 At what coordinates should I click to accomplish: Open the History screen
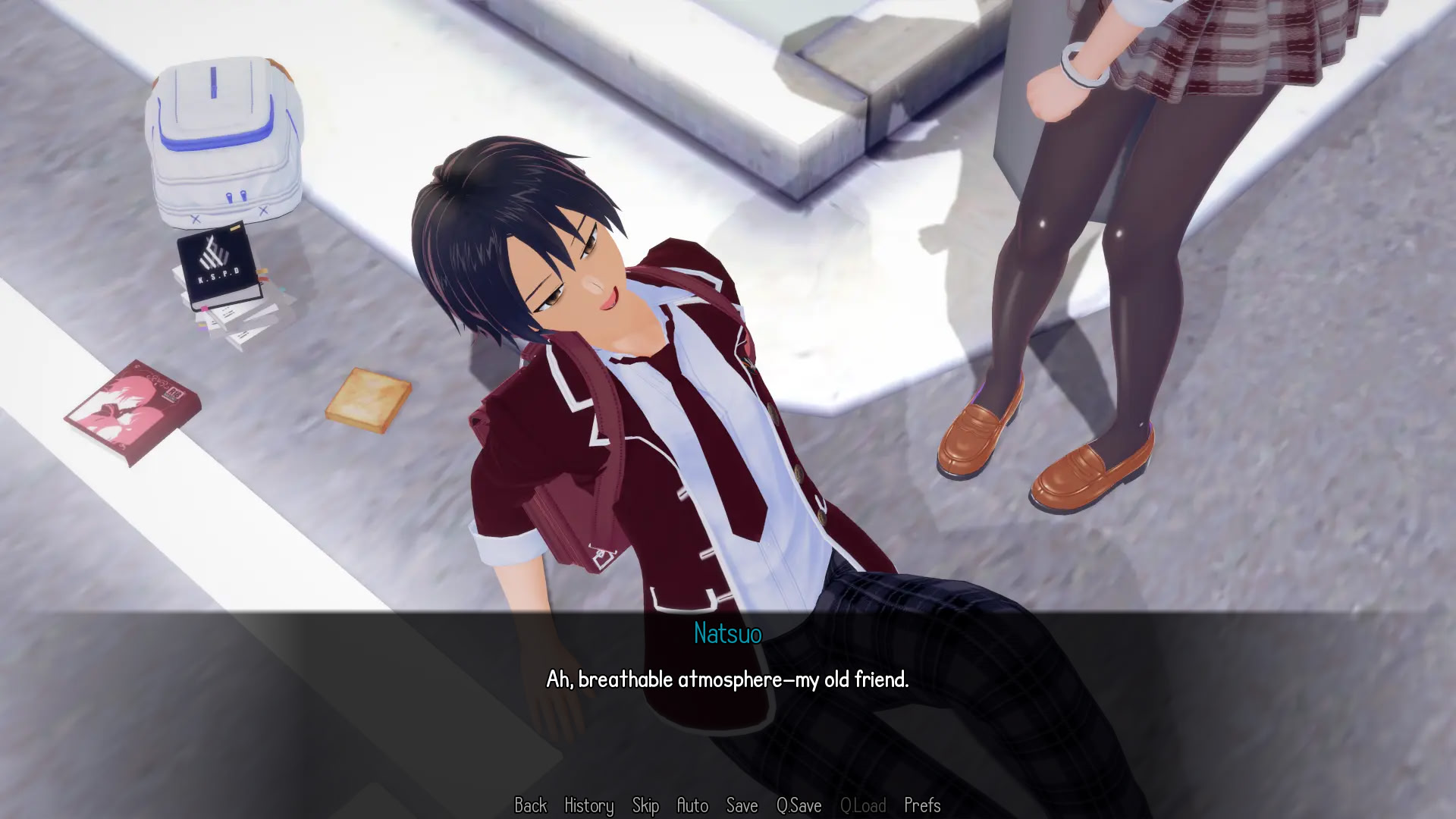click(588, 806)
